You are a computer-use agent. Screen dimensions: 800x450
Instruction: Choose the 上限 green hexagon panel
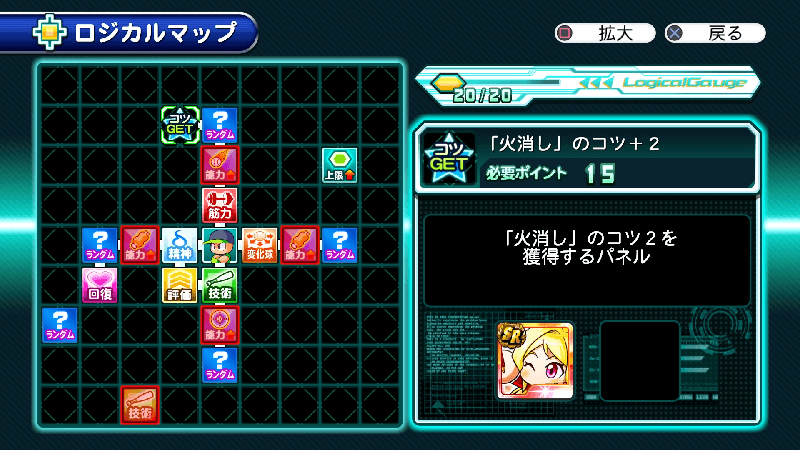(340, 165)
